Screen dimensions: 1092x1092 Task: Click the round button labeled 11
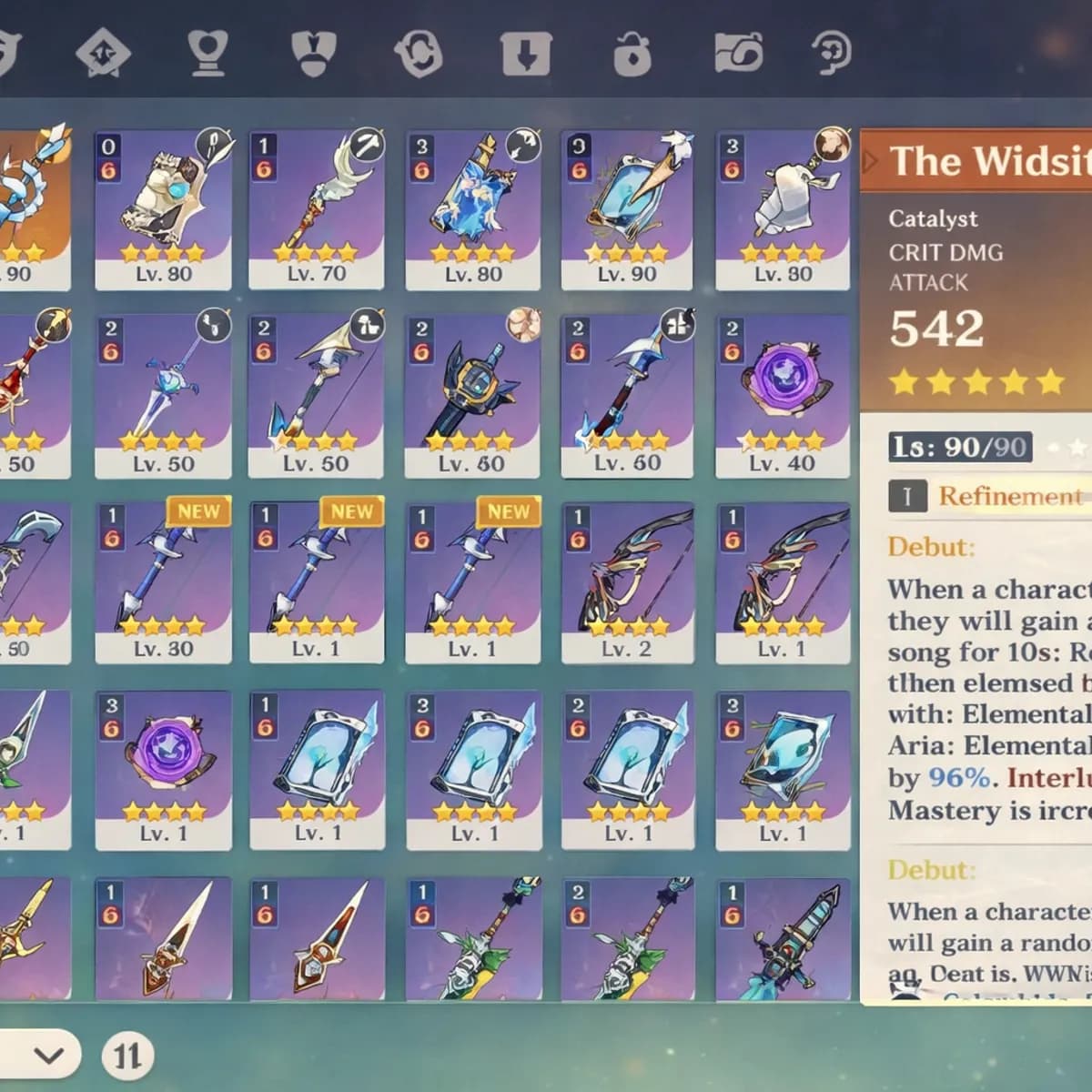(x=127, y=1056)
